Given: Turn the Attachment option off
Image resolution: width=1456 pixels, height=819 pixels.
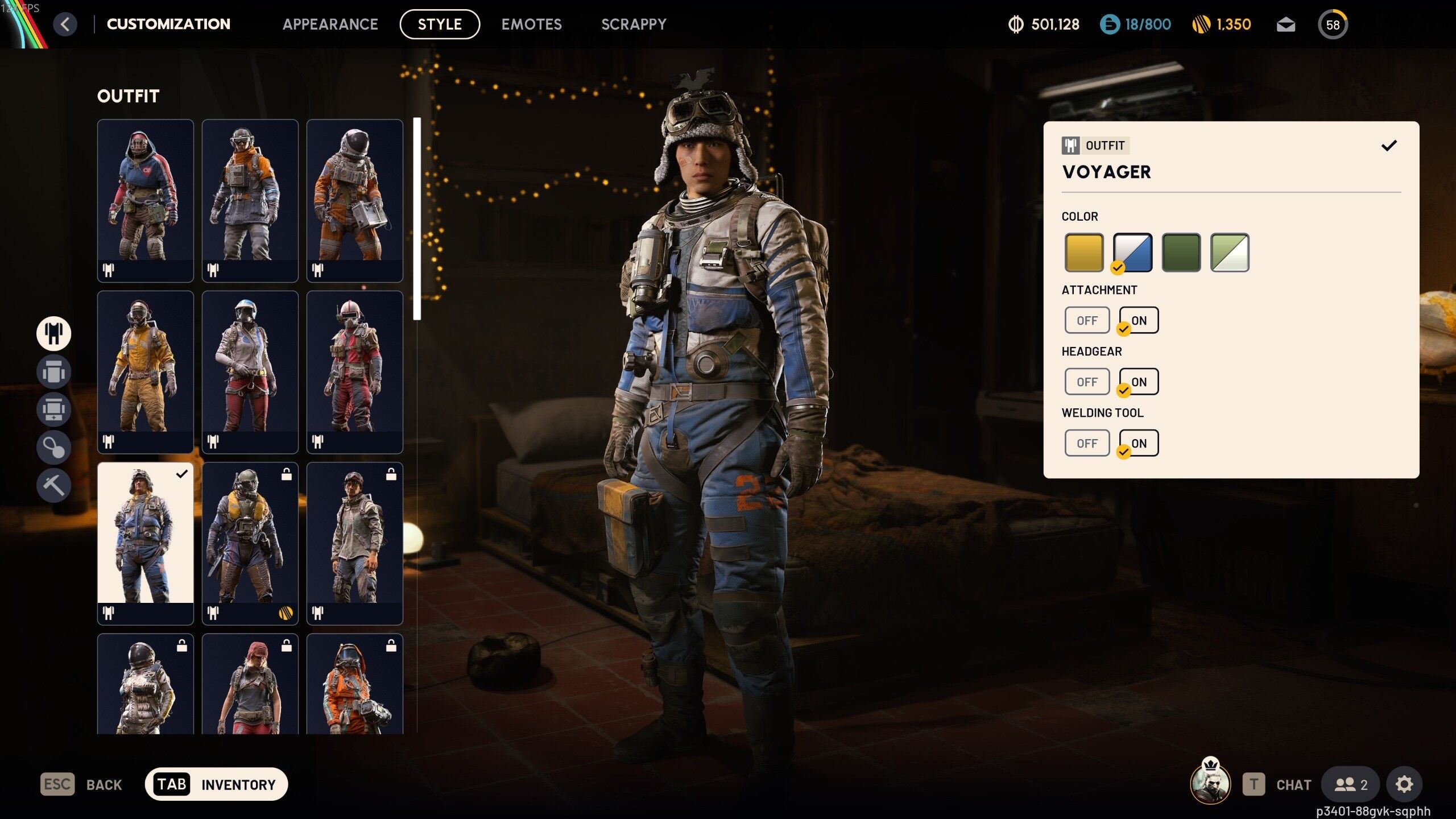Looking at the screenshot, I should point(1087,320).
